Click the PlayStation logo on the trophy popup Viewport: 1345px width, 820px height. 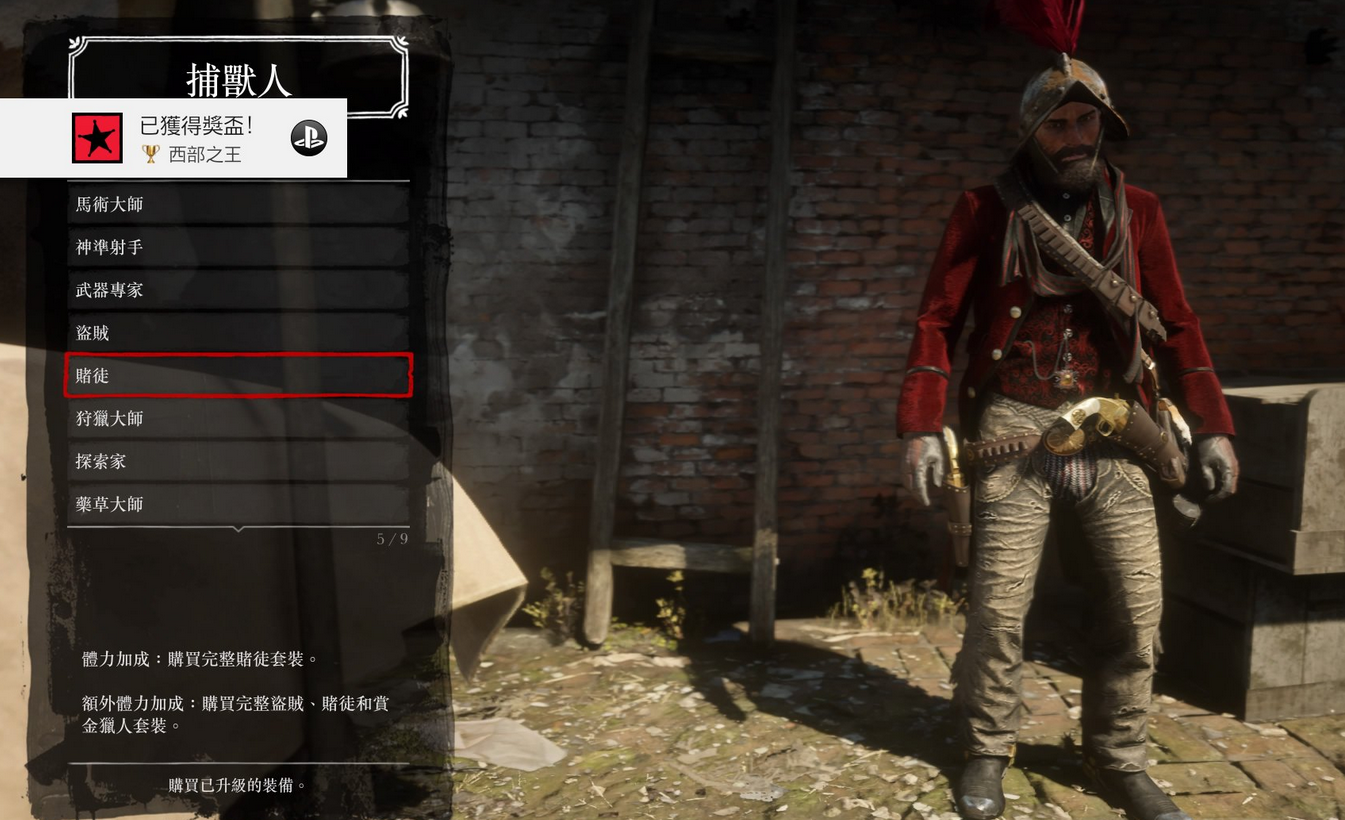[x=309, y=138]
